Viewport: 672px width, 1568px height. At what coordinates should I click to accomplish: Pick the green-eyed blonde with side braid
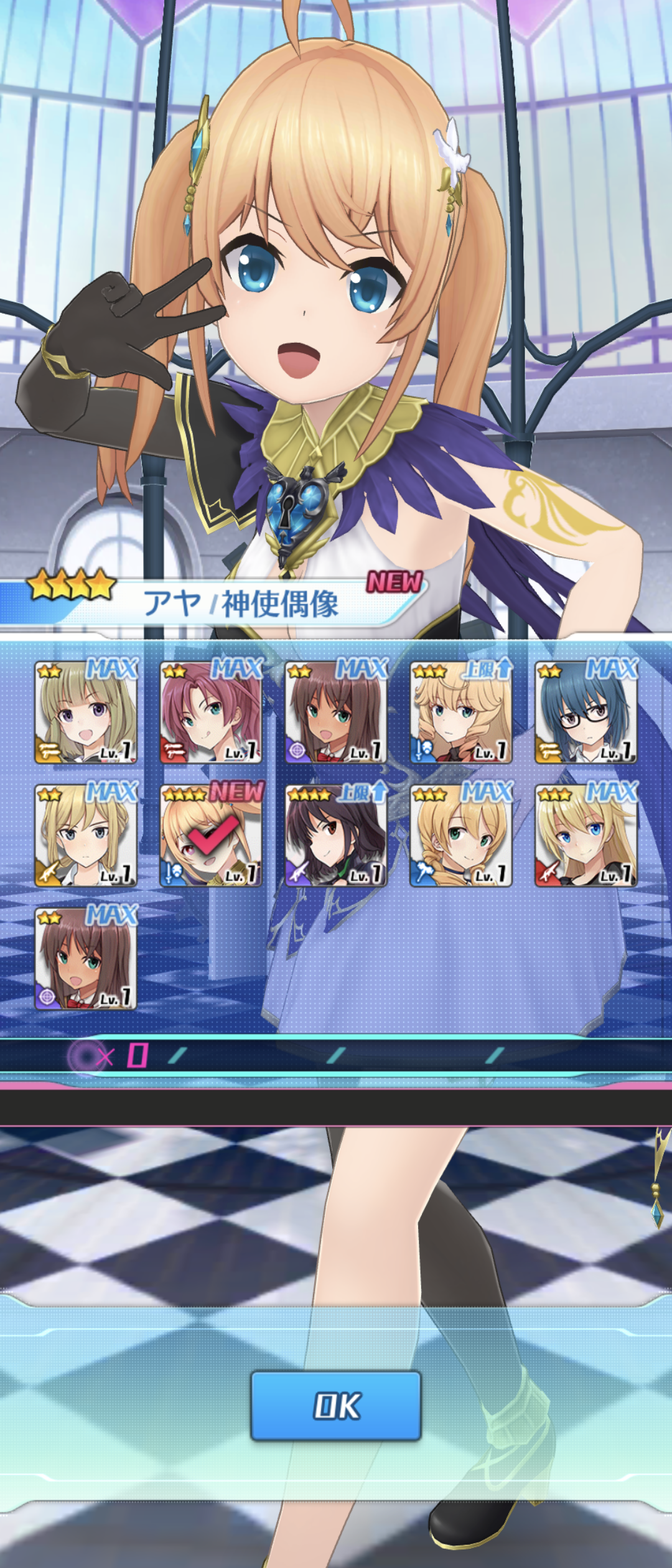(461, 836)
